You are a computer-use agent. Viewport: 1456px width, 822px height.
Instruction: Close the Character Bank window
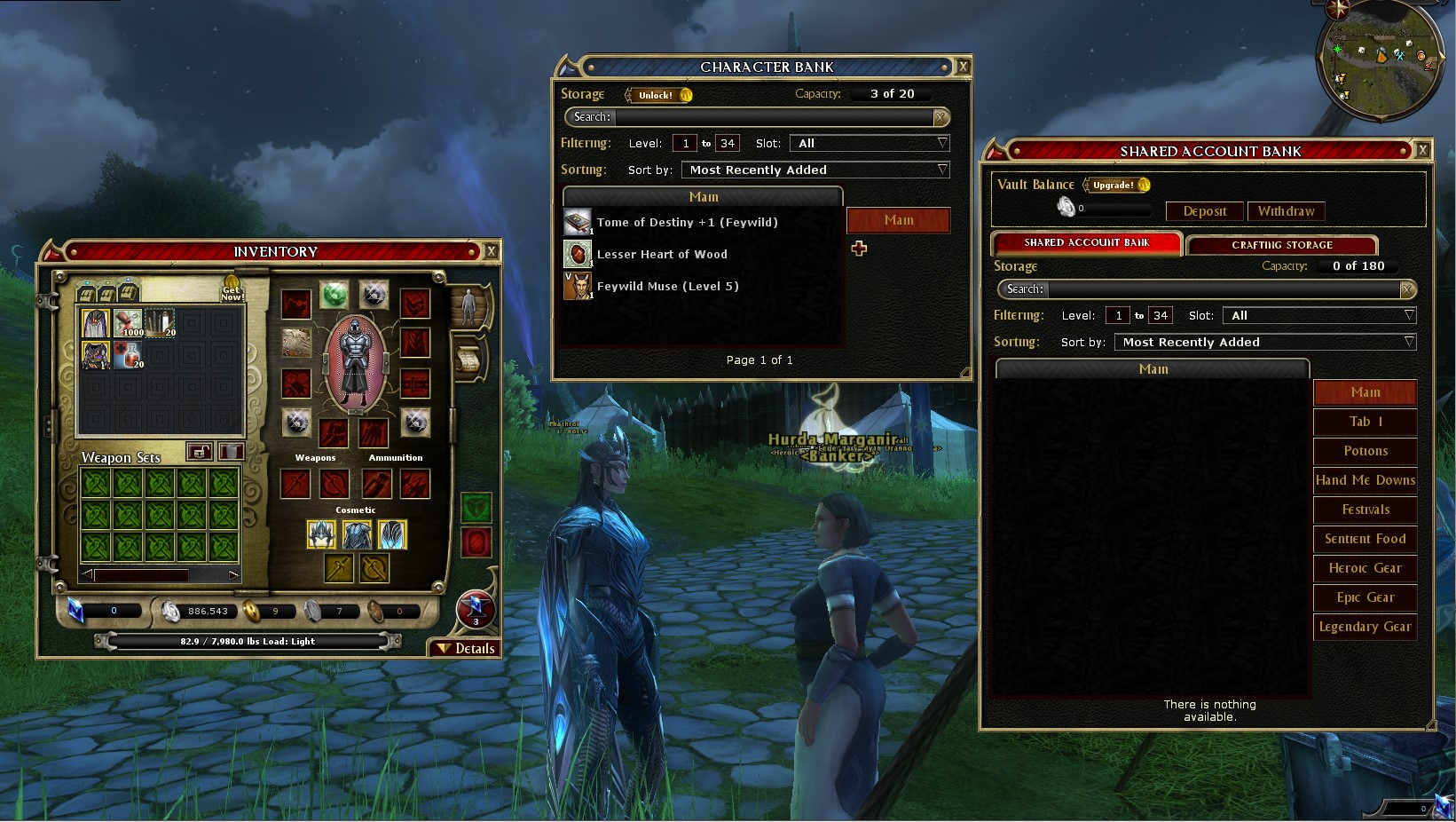(x=963, y=67)
